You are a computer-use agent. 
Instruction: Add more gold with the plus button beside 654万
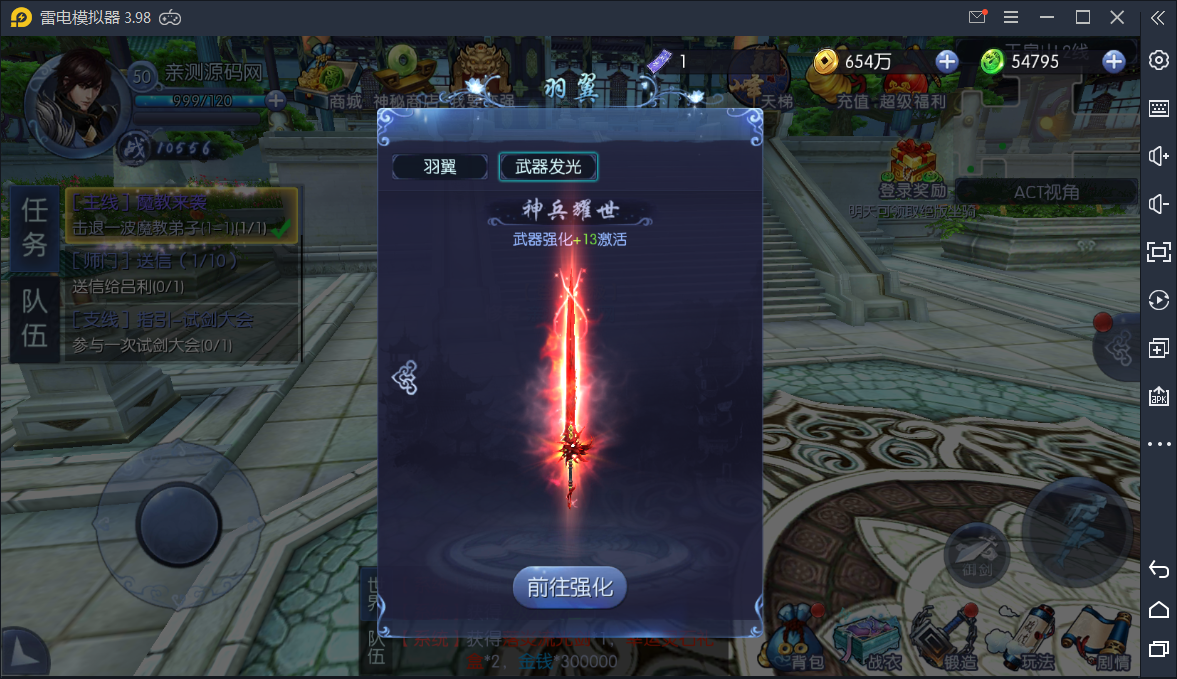point(946,62)
